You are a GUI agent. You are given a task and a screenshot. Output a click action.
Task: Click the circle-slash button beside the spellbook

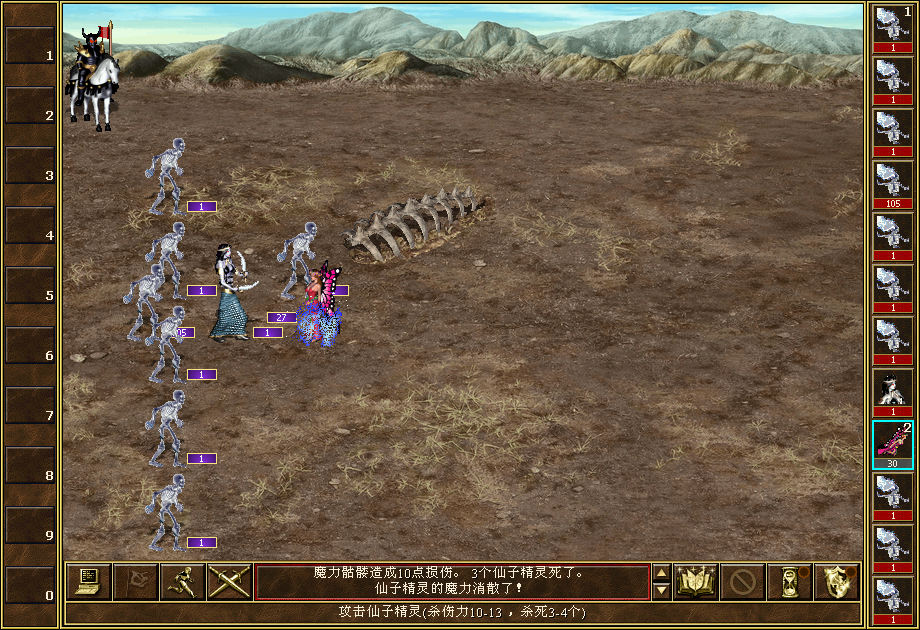pos(743,582)
